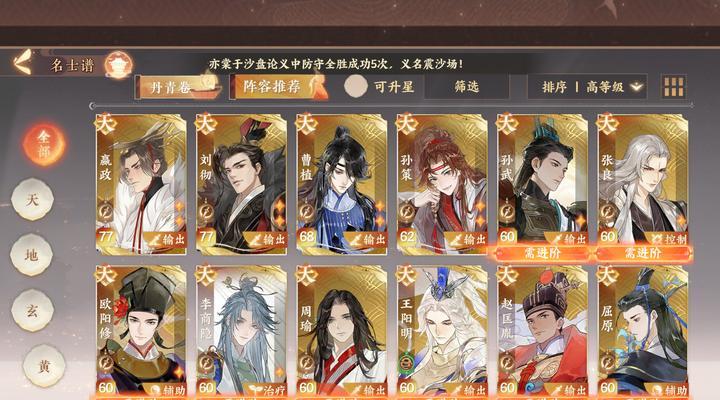Select the 孙武 character card
Screen dimensions: 720x400
(542, 182)
